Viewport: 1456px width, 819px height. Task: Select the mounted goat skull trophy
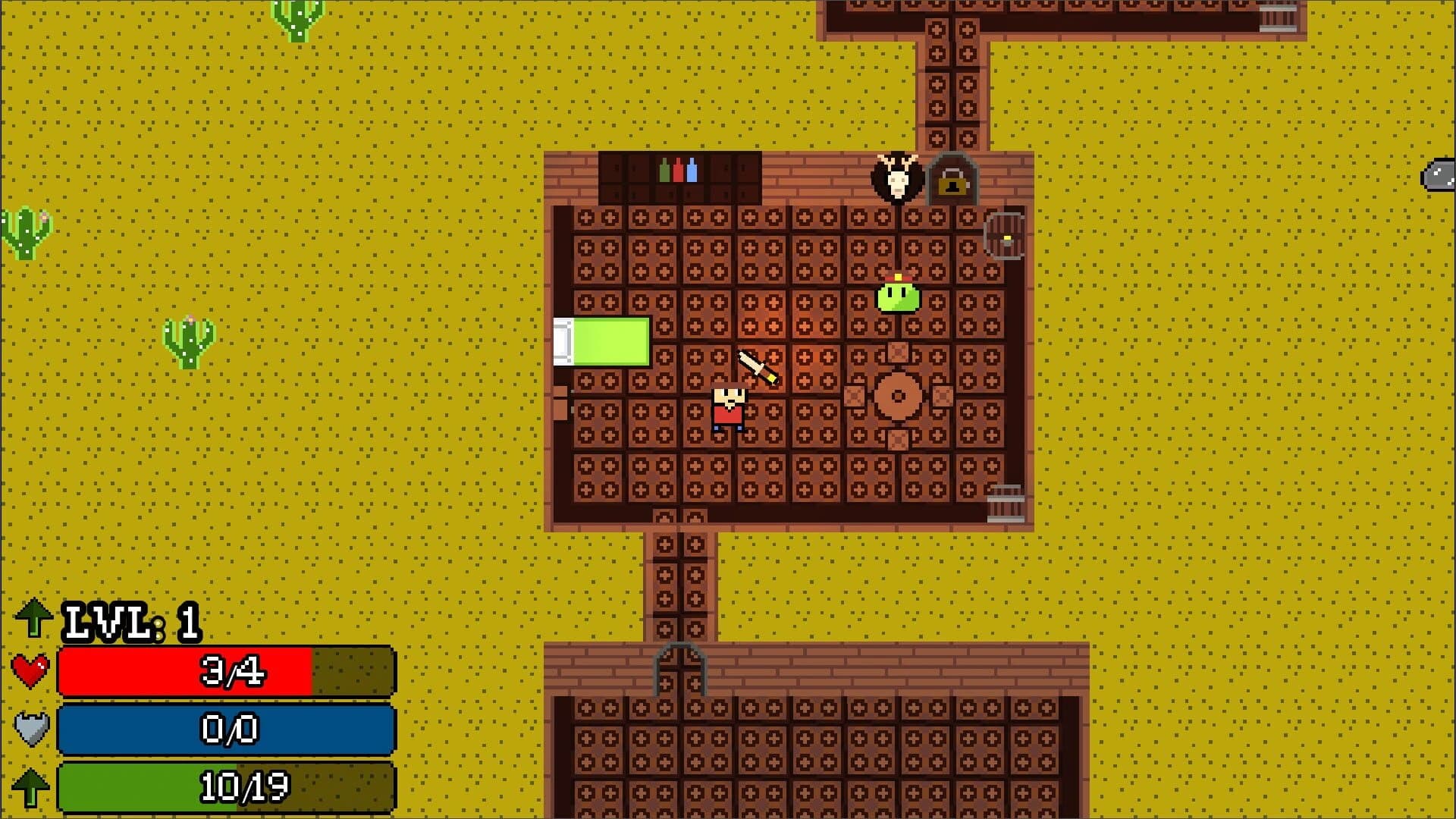pos(897,180)
